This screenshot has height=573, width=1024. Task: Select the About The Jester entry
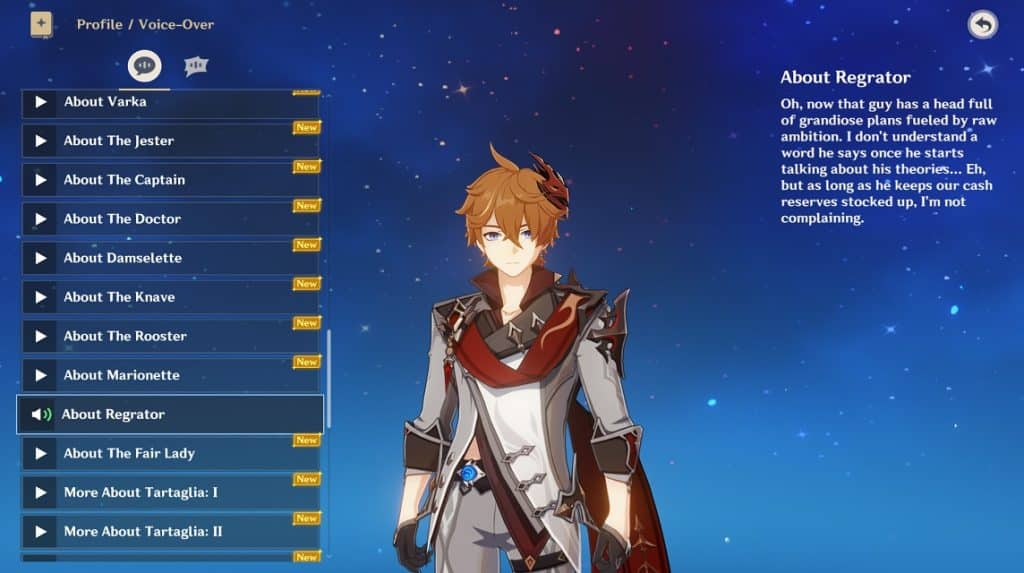[170, 141]
